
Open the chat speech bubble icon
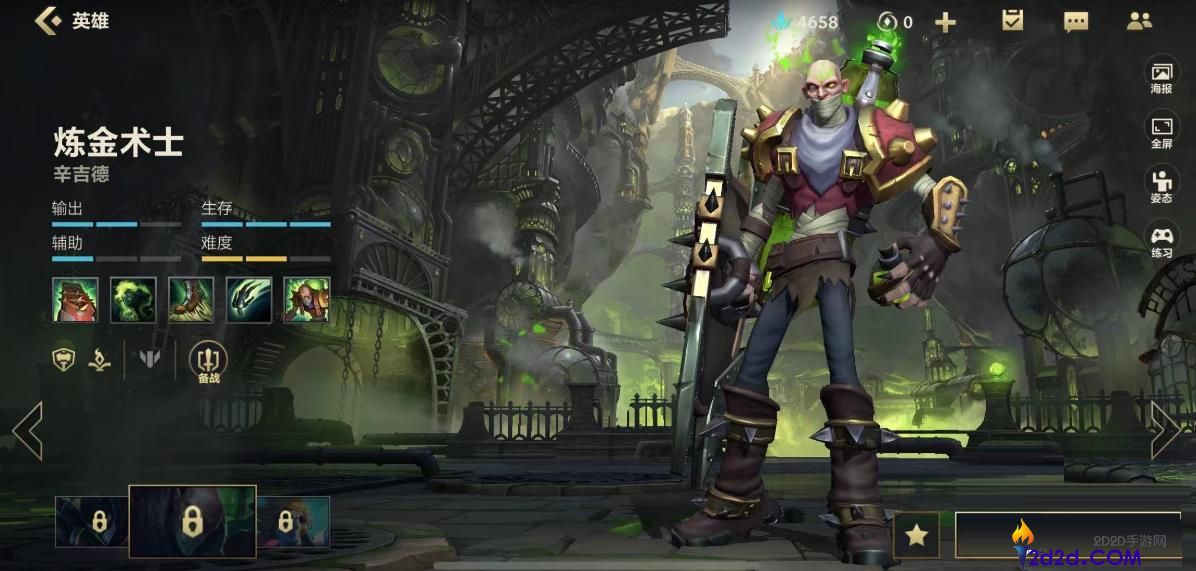1076,22
